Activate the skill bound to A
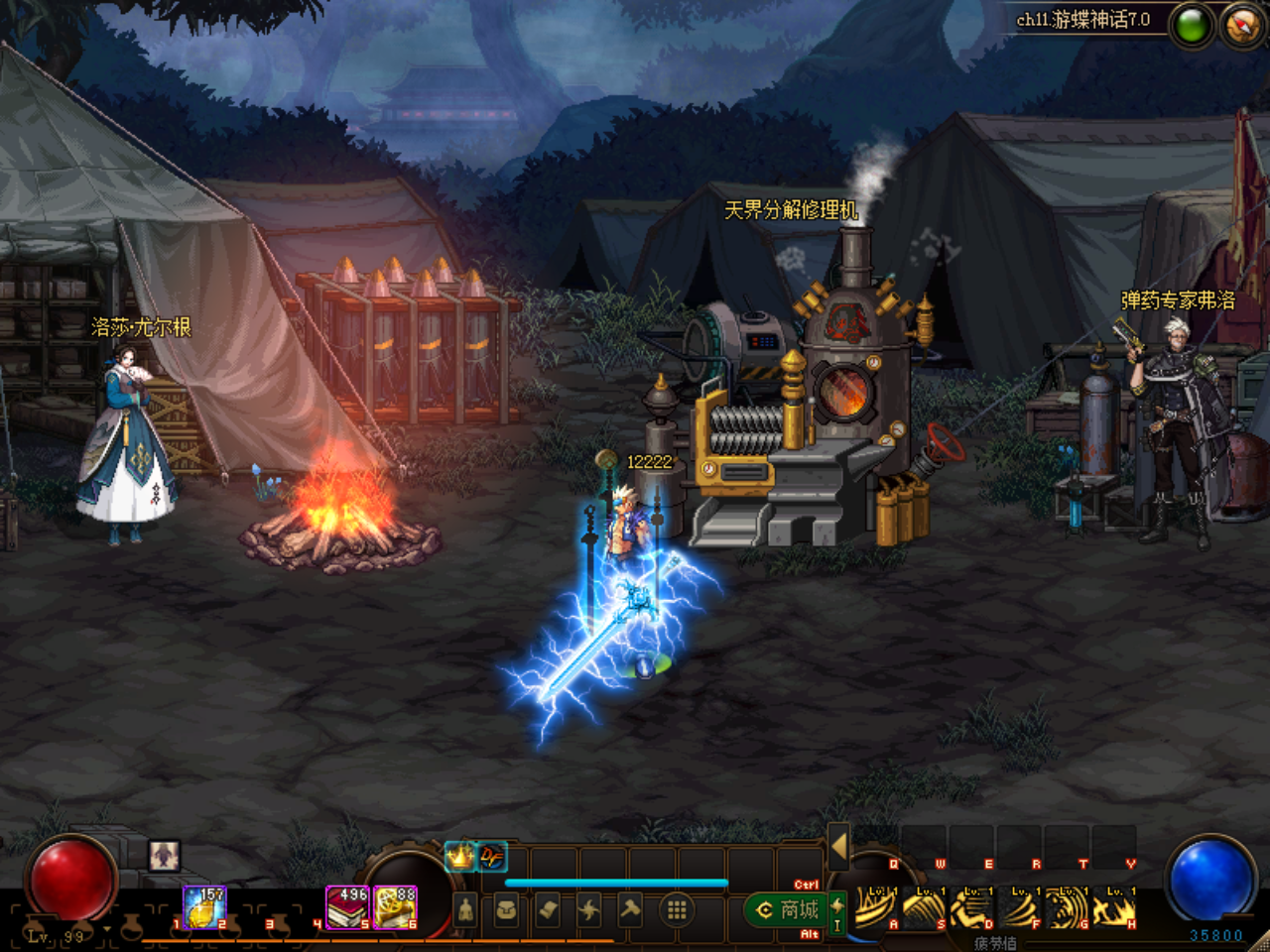Image resolution: width=1270 pixels, height=952 pixels. (x=875, y=907)
